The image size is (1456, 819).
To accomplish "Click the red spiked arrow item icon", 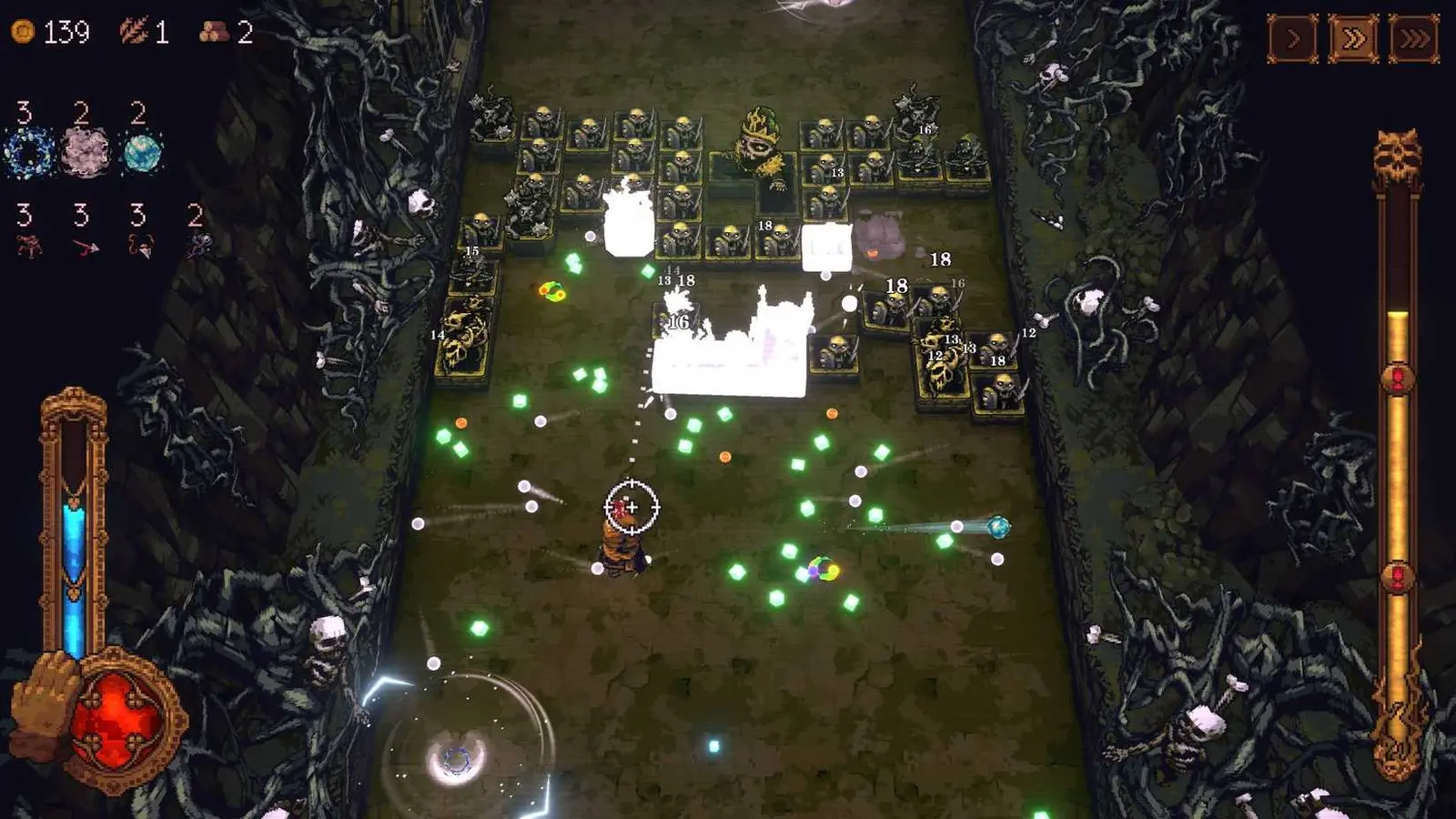I will coord(86,248).
